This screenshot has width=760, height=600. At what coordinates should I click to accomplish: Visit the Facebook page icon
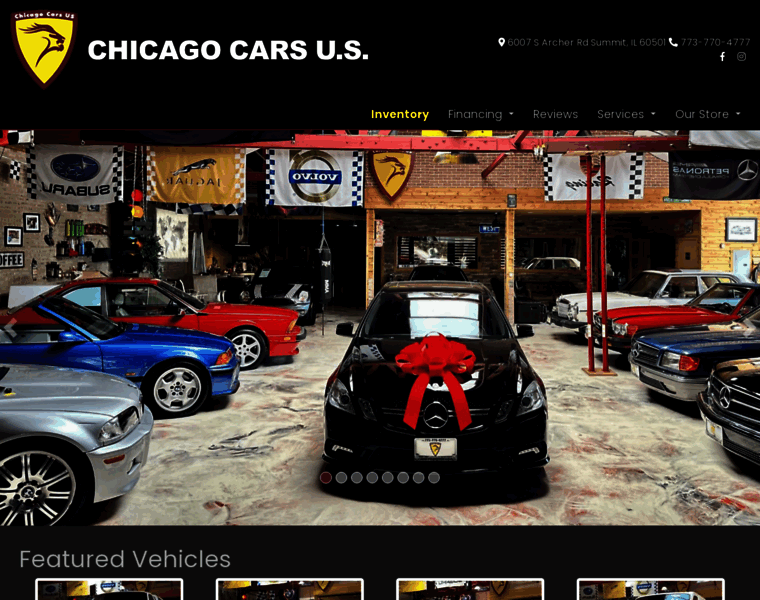pyautogui.click(x=722, y=57)
